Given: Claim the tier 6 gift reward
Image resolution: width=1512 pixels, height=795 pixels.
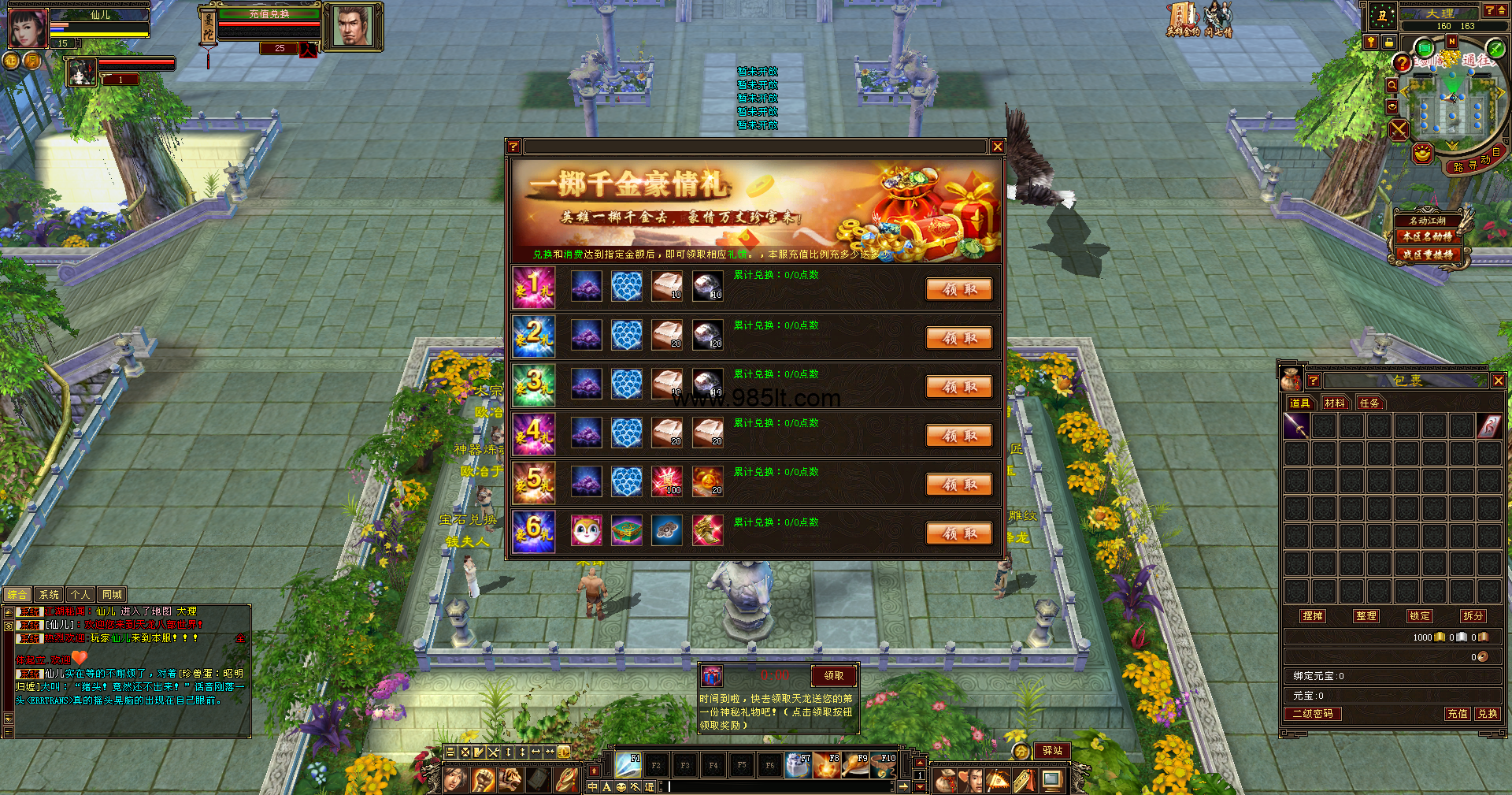Looking at the screenshot, I should tap(958, 533).
